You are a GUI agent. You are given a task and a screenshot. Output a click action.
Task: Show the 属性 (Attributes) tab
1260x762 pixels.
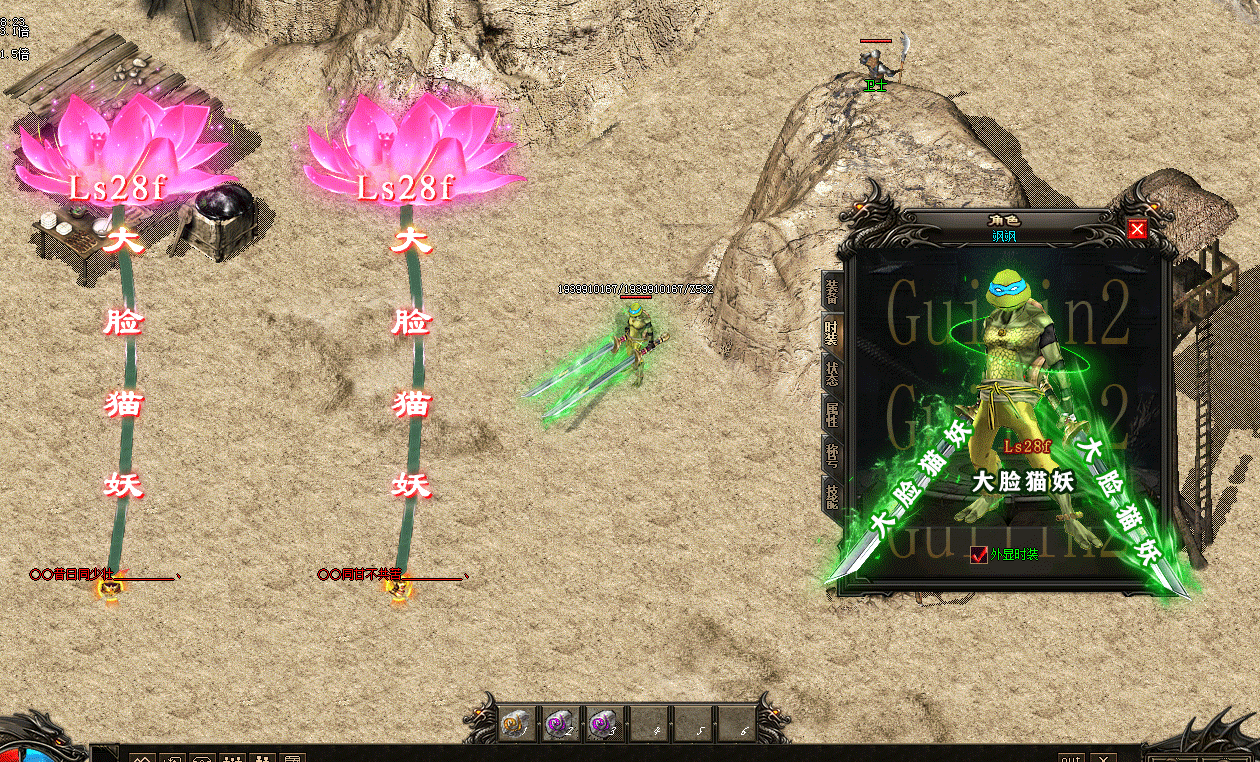coord(831,414)
